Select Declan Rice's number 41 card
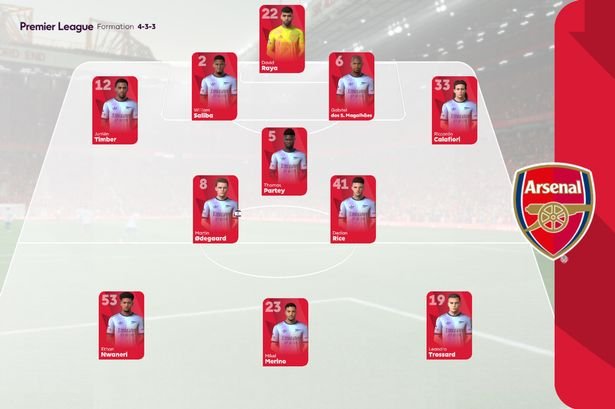615x409 pixels. (352, 210)
